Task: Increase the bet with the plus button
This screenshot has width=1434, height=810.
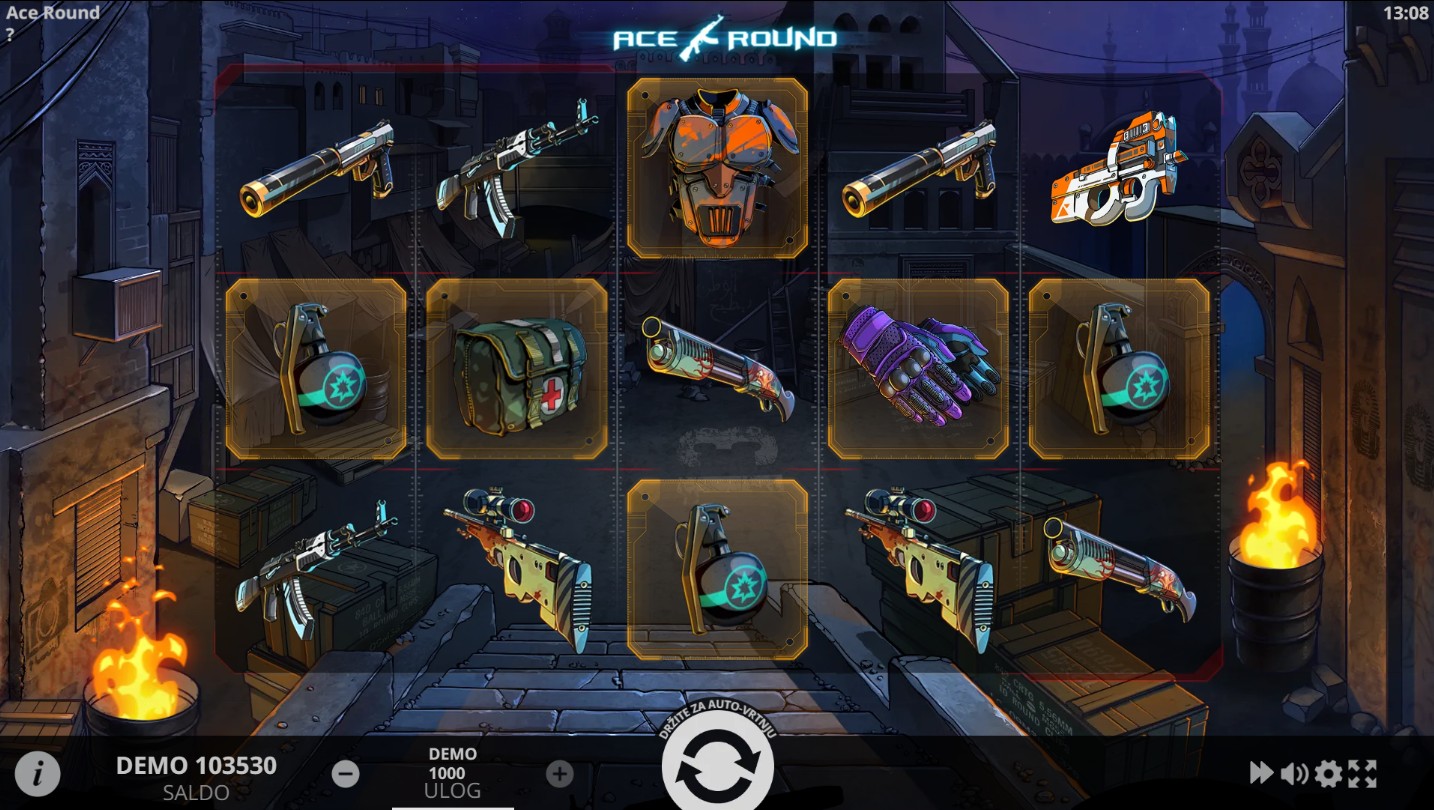Action: coord(560,773)
